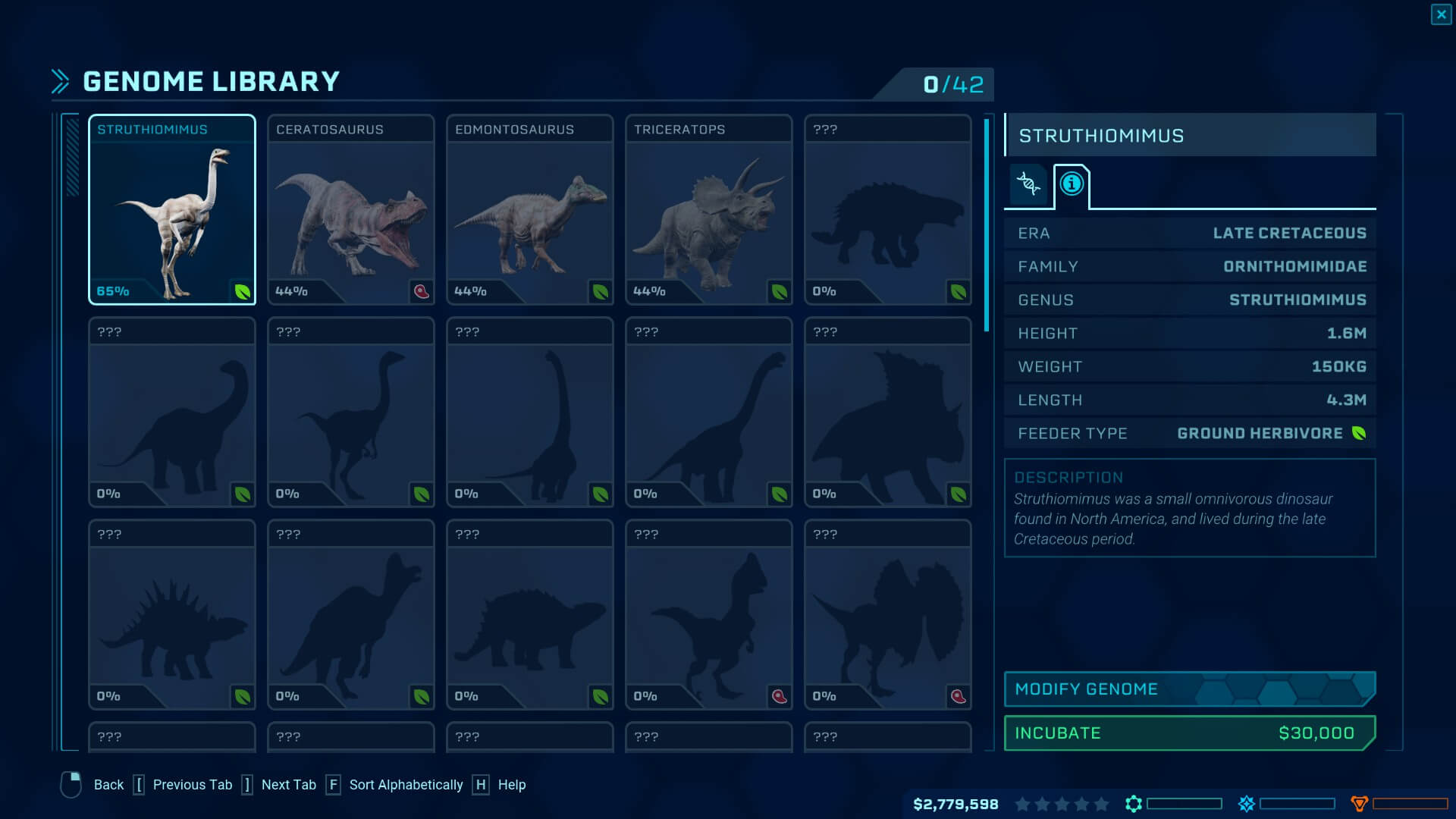Click the genome list scrollbar
The height and width of the screenshot is (819, 1456).
click(987, 226)
